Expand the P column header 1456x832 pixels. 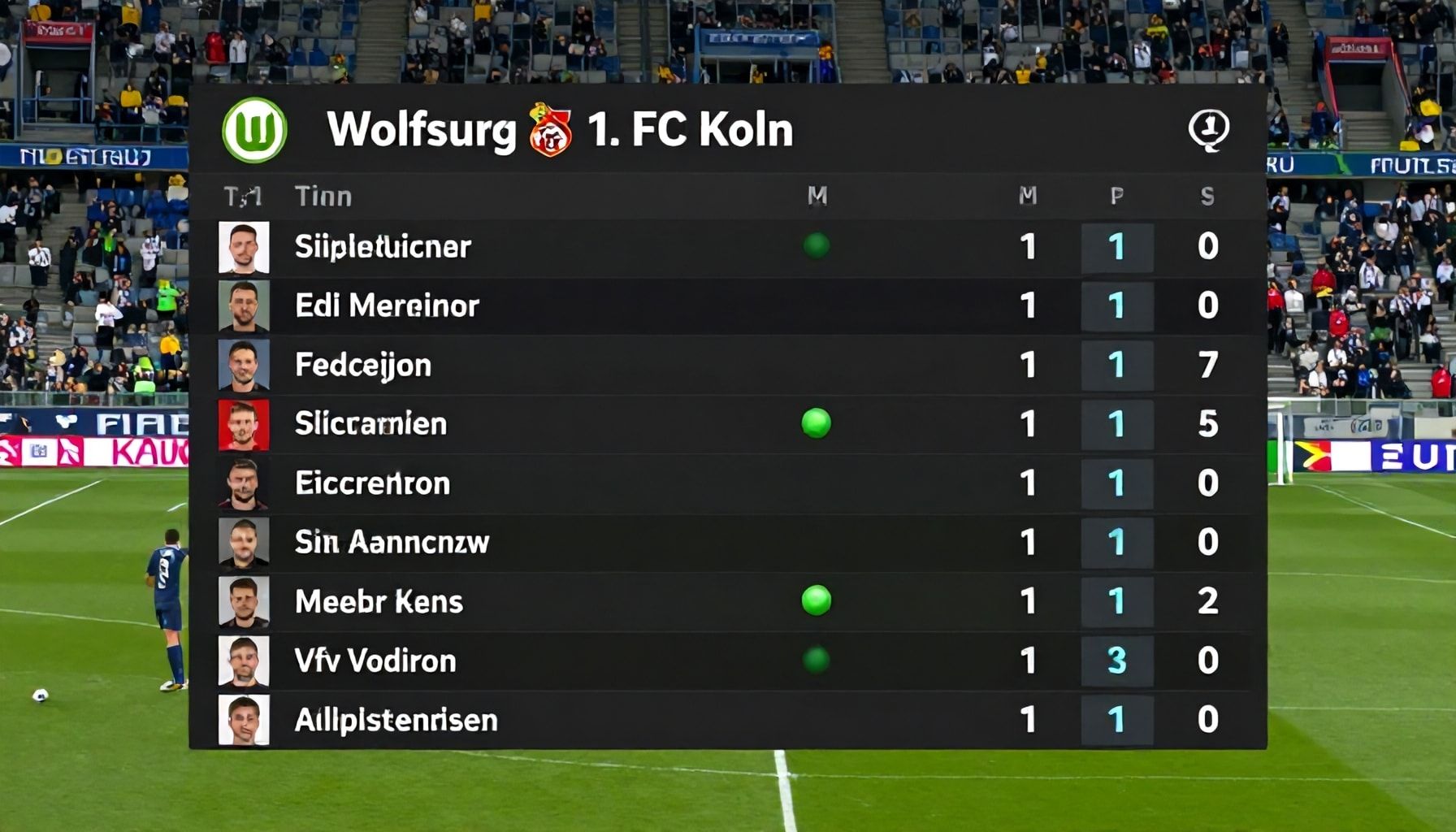coord(1115,195)
